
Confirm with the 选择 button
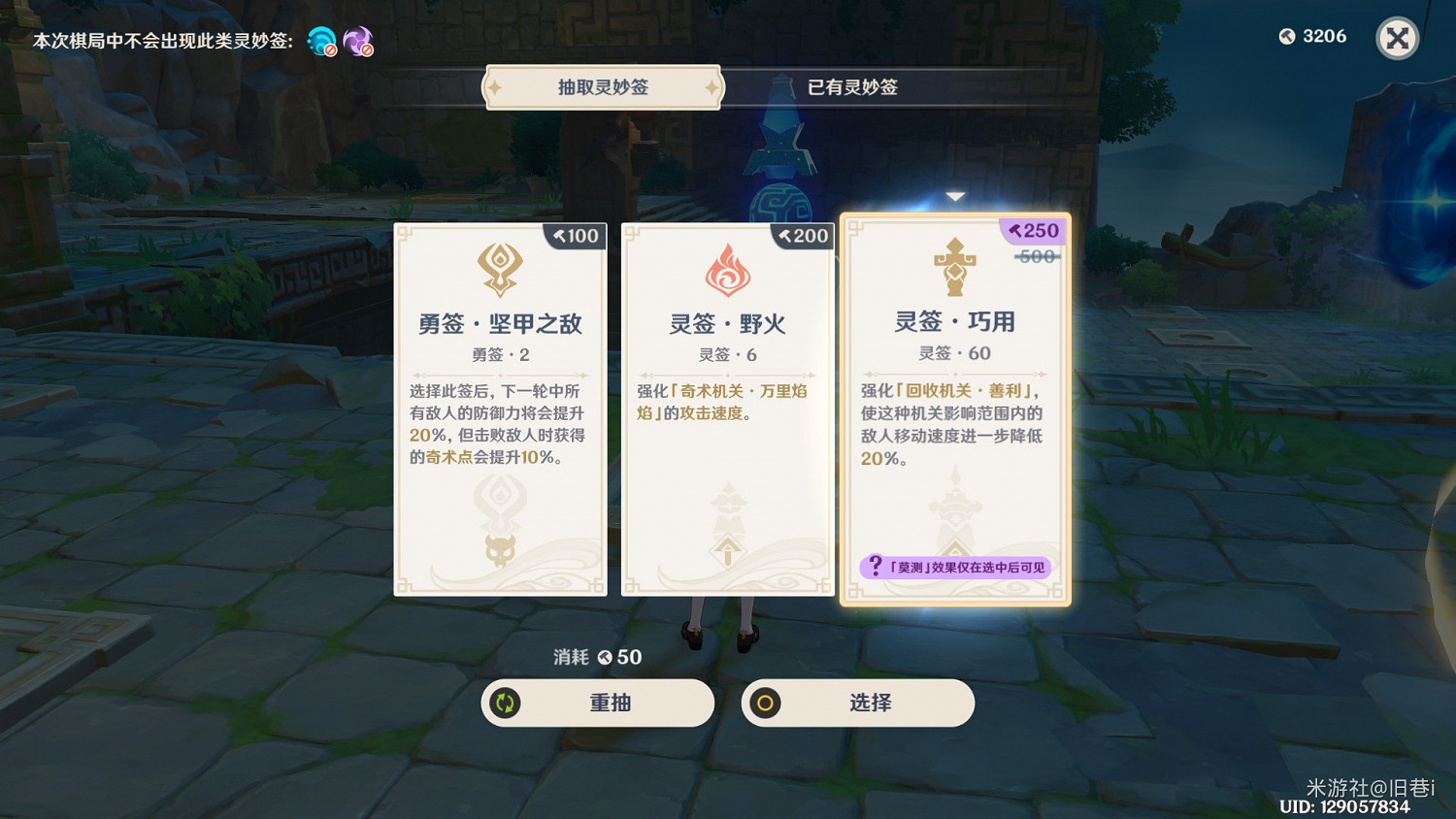pyautogui.click(x=858, y=704)
